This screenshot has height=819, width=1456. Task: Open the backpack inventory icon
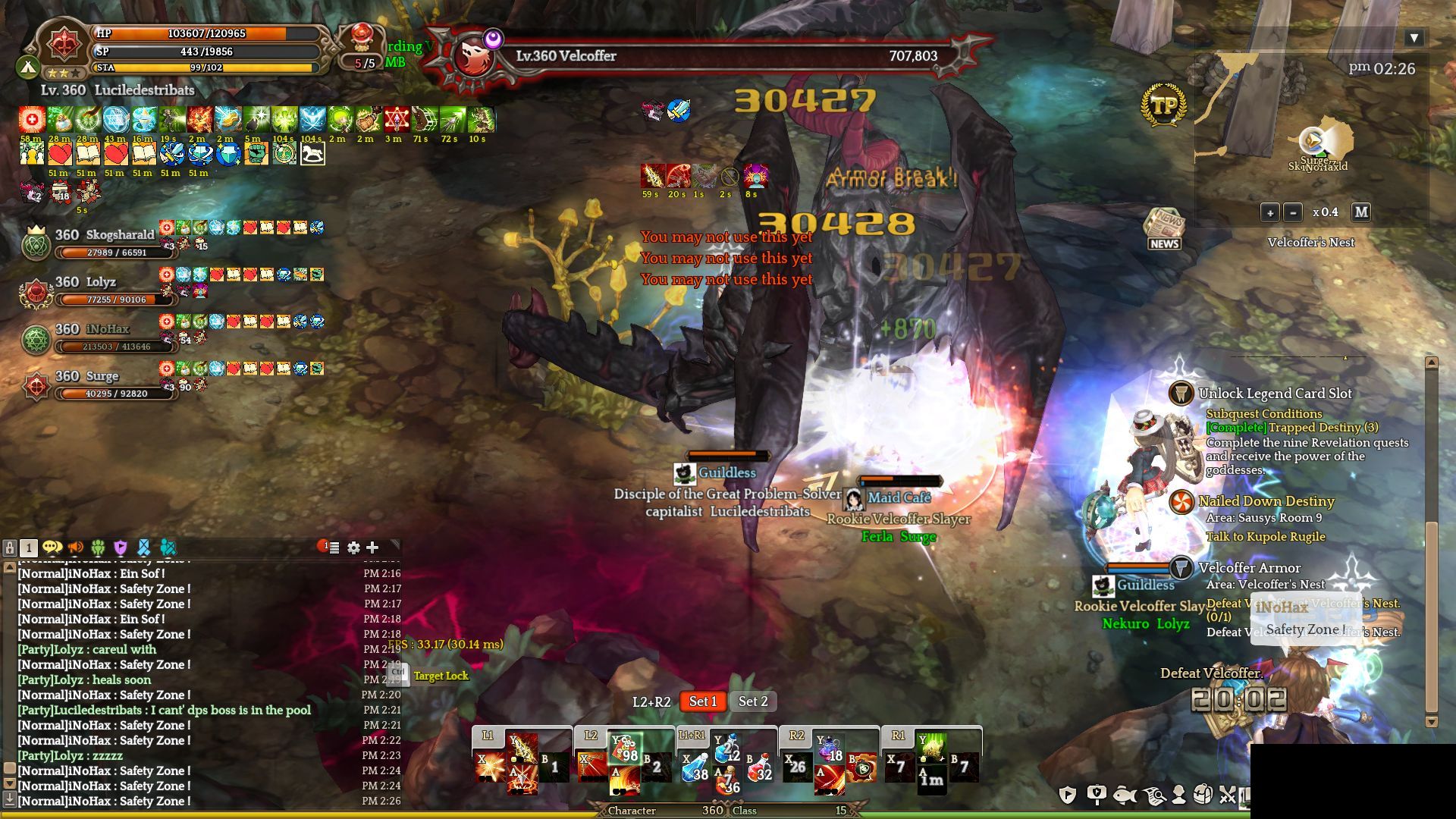coord(1203,795)
